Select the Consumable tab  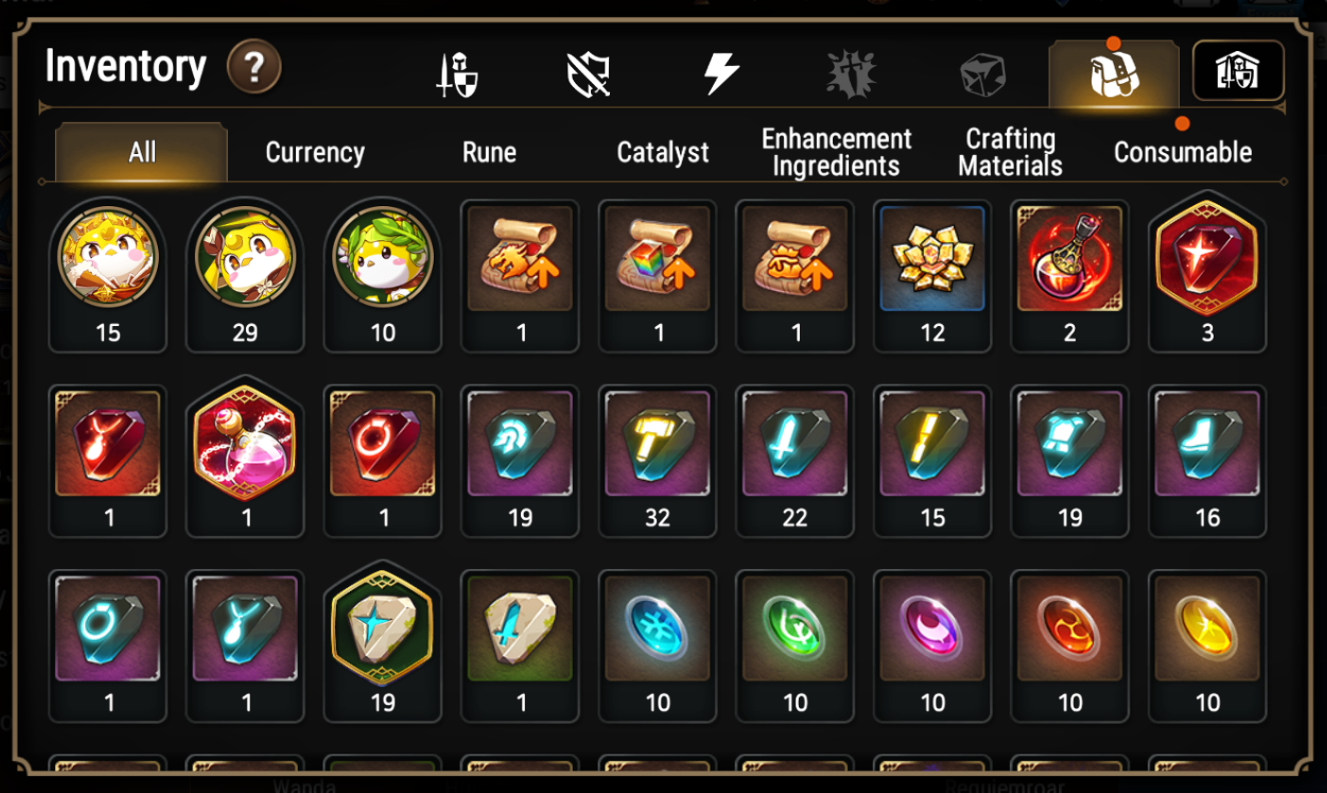tap(1184, 152)
